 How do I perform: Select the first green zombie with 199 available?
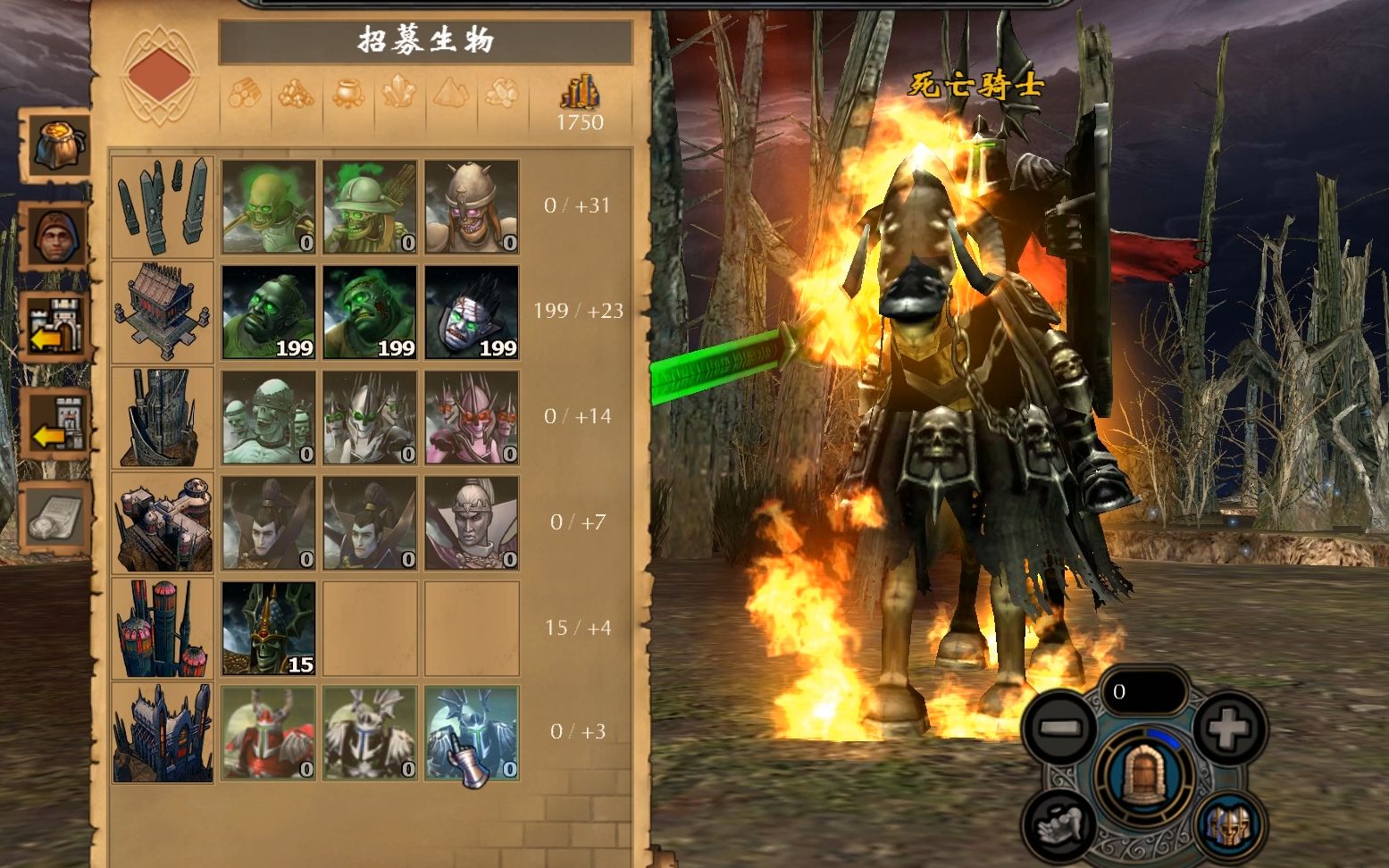point(268,313)
